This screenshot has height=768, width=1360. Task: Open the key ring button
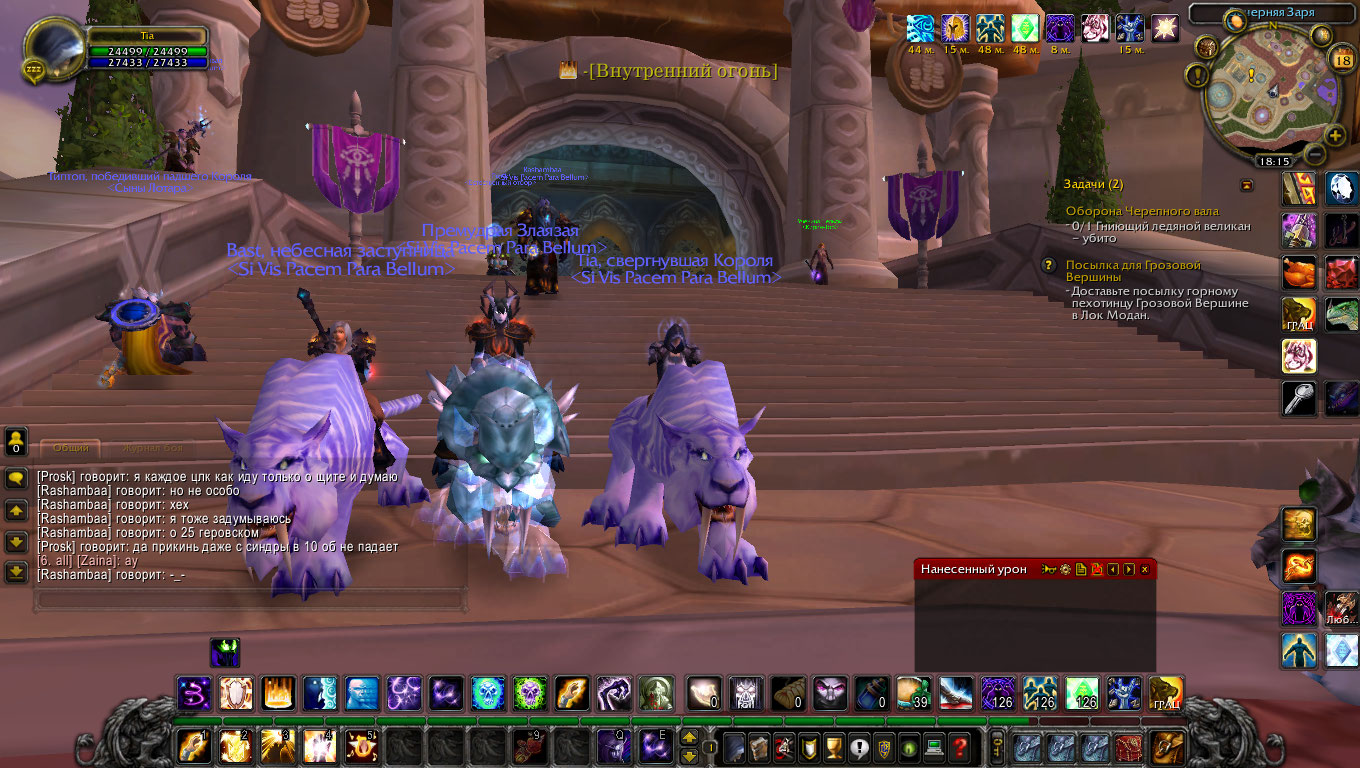997,747
